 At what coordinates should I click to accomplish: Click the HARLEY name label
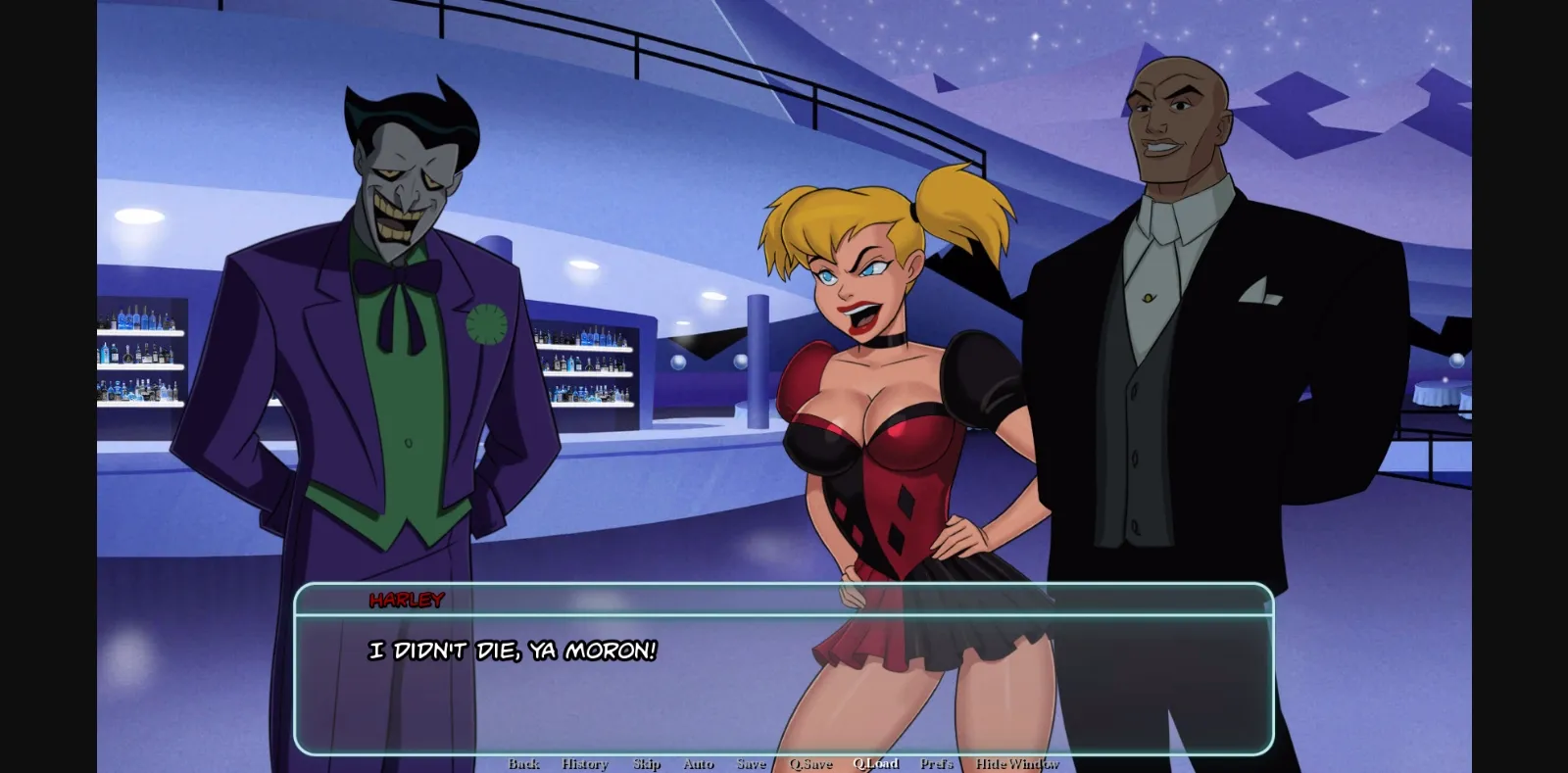click(405, 601)
